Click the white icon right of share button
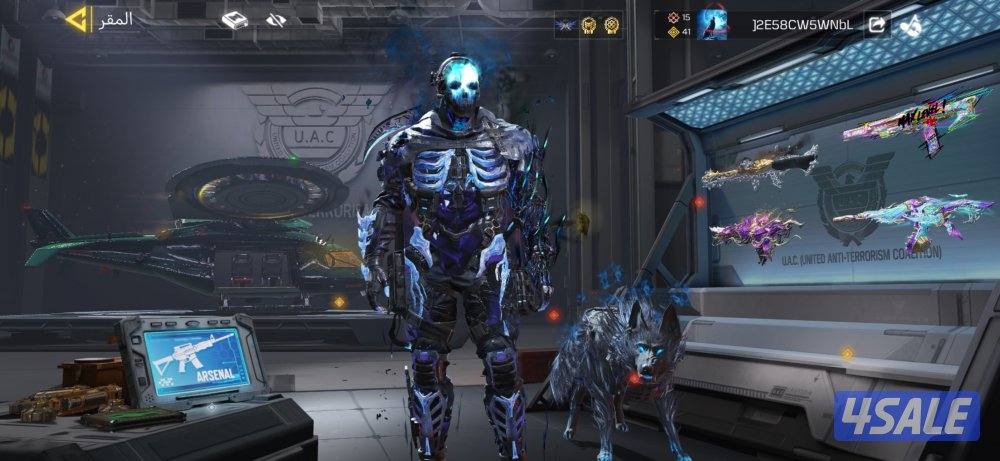Screen dimensions: 1000x461 click(x=910, y=24)
